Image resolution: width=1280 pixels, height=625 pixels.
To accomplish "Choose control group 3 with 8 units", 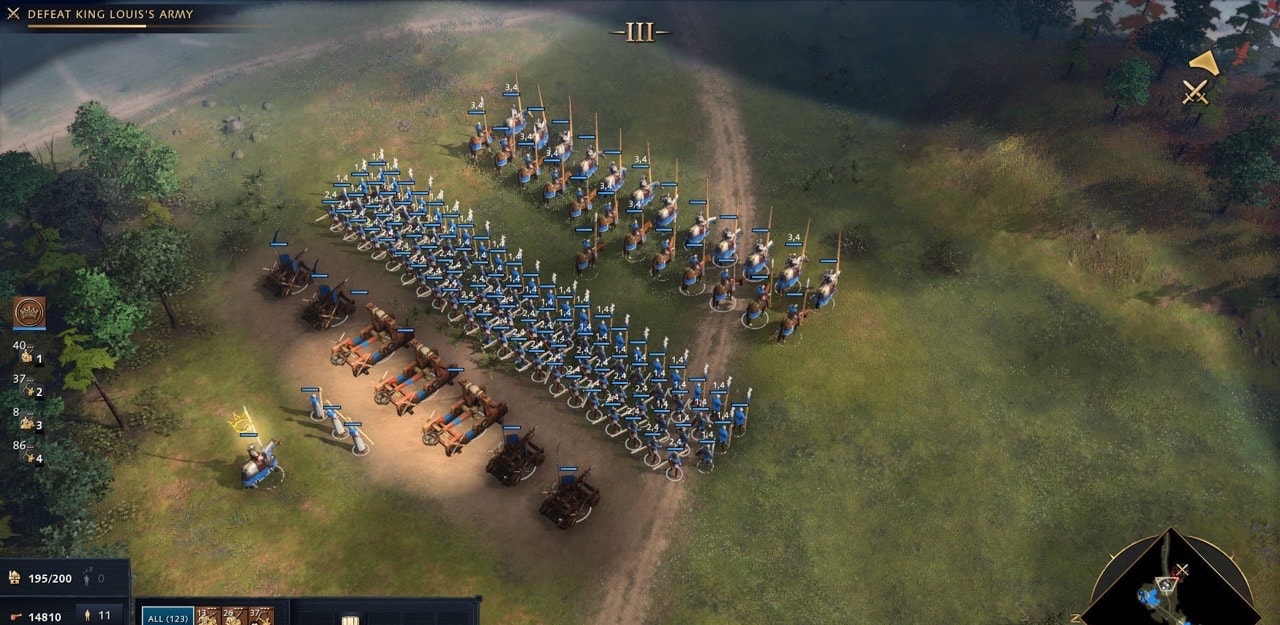I will pos(28,419).
